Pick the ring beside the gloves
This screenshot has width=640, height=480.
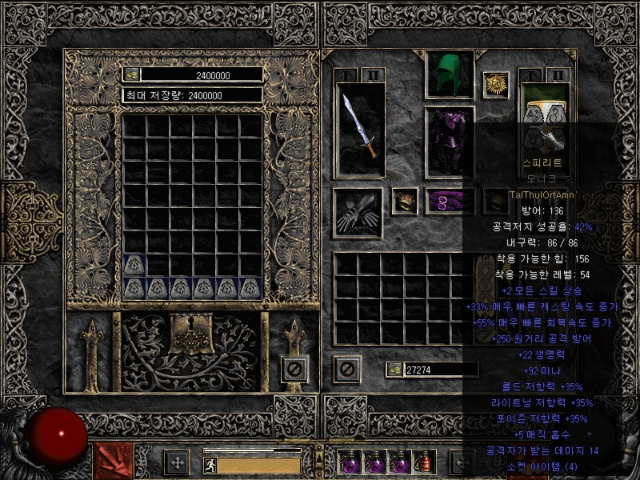click(x=404, y=201)
